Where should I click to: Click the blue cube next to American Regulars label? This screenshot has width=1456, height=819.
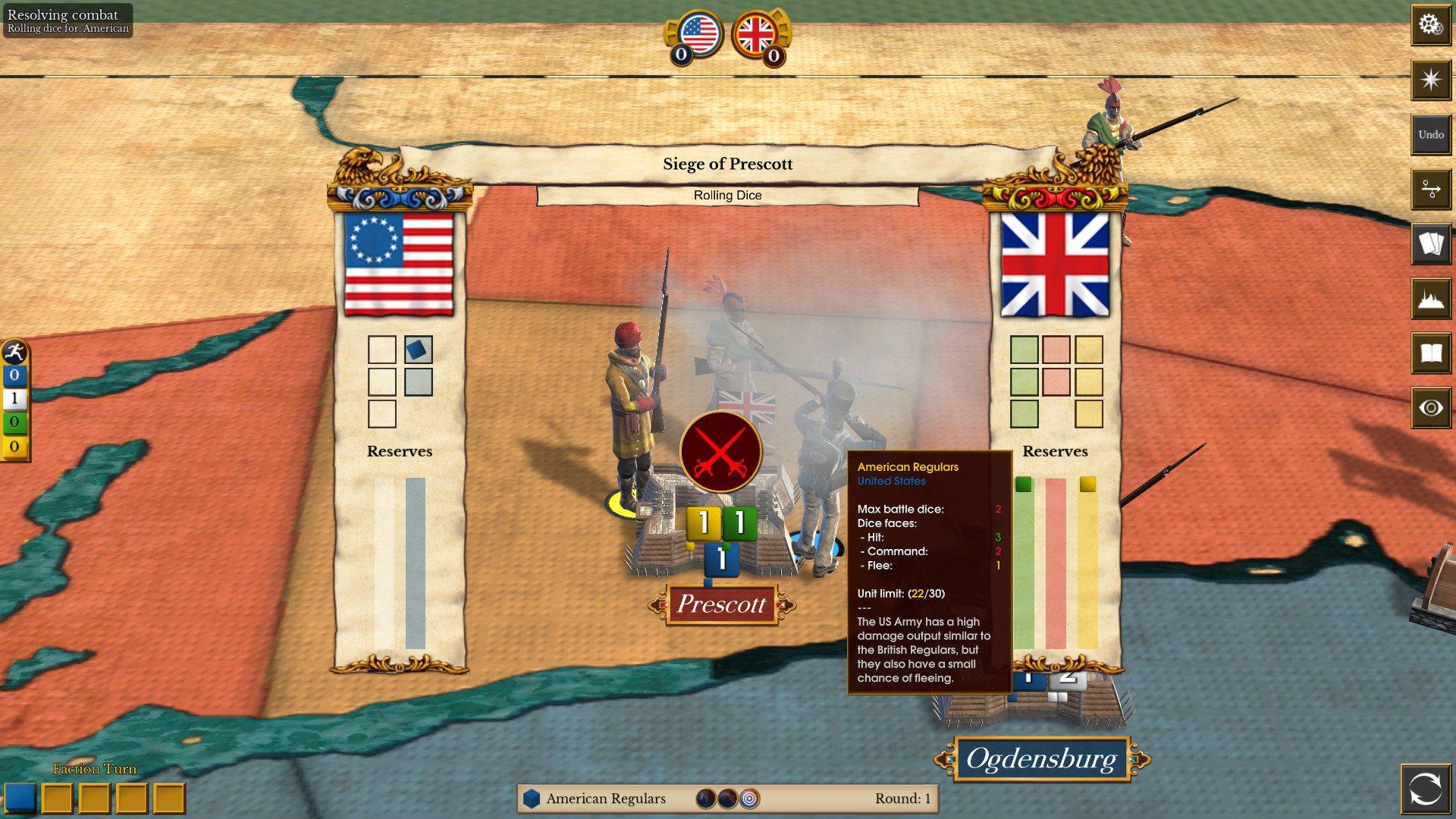pyautogui.click(x=529, y=799)
